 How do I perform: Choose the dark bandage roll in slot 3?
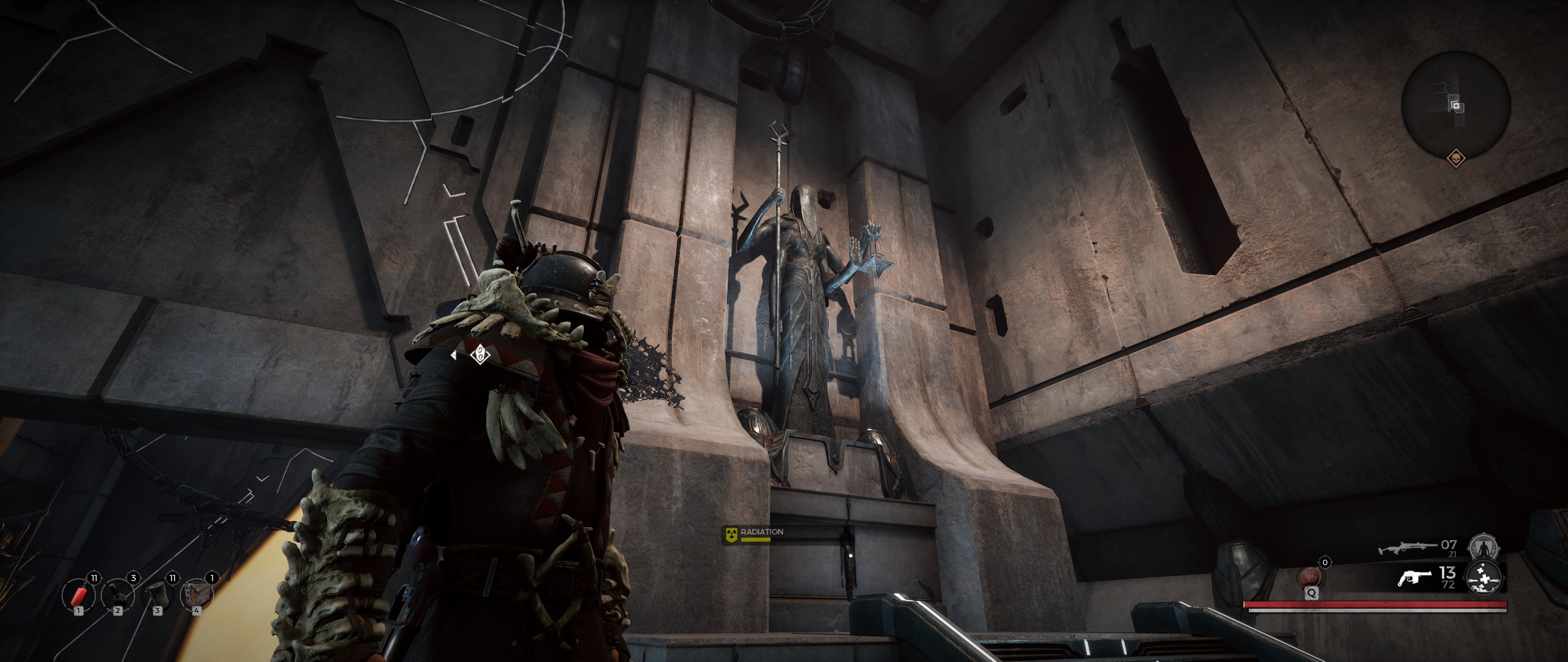click(x=157, y=596)
